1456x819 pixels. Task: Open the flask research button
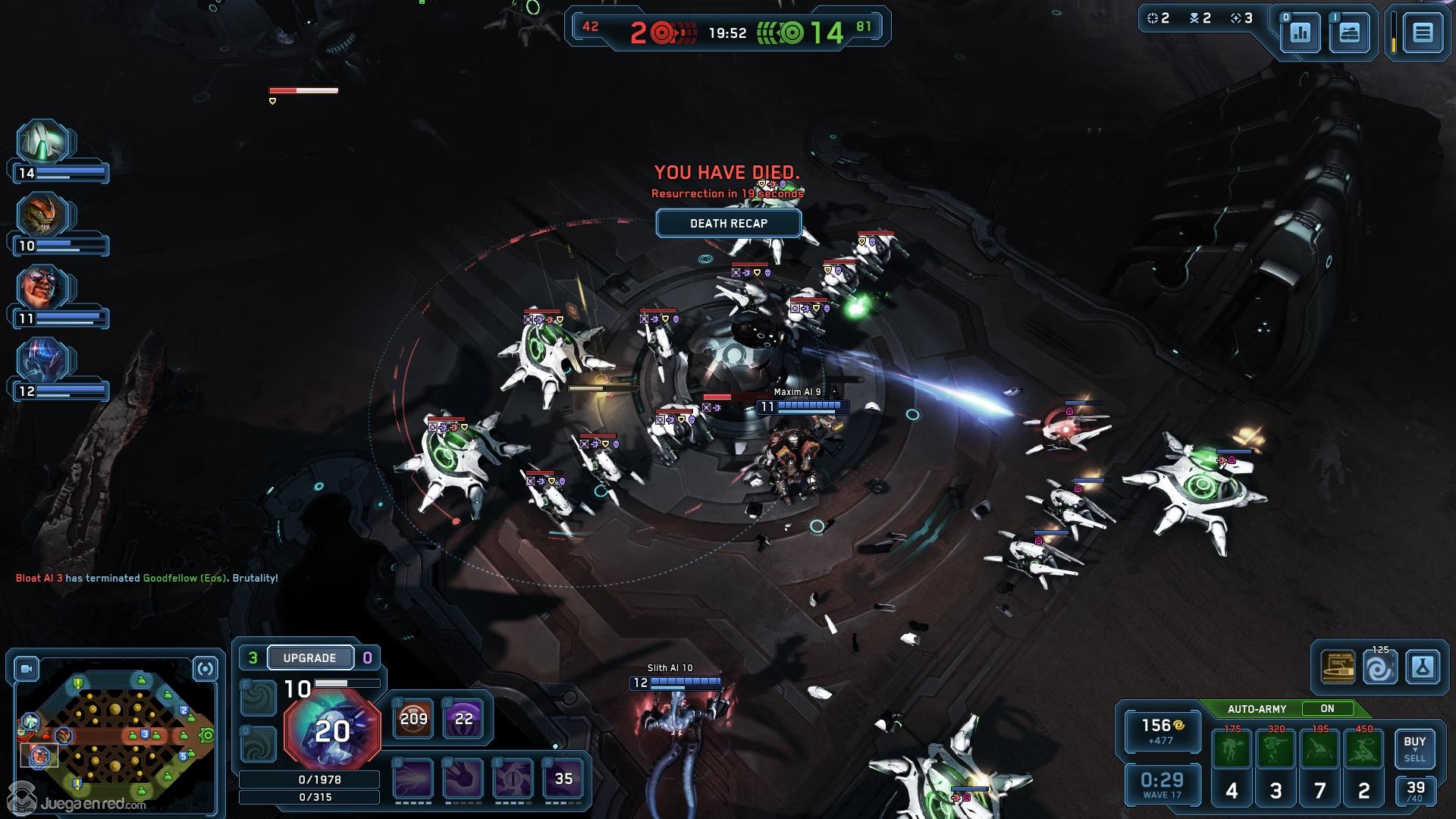1422,668
